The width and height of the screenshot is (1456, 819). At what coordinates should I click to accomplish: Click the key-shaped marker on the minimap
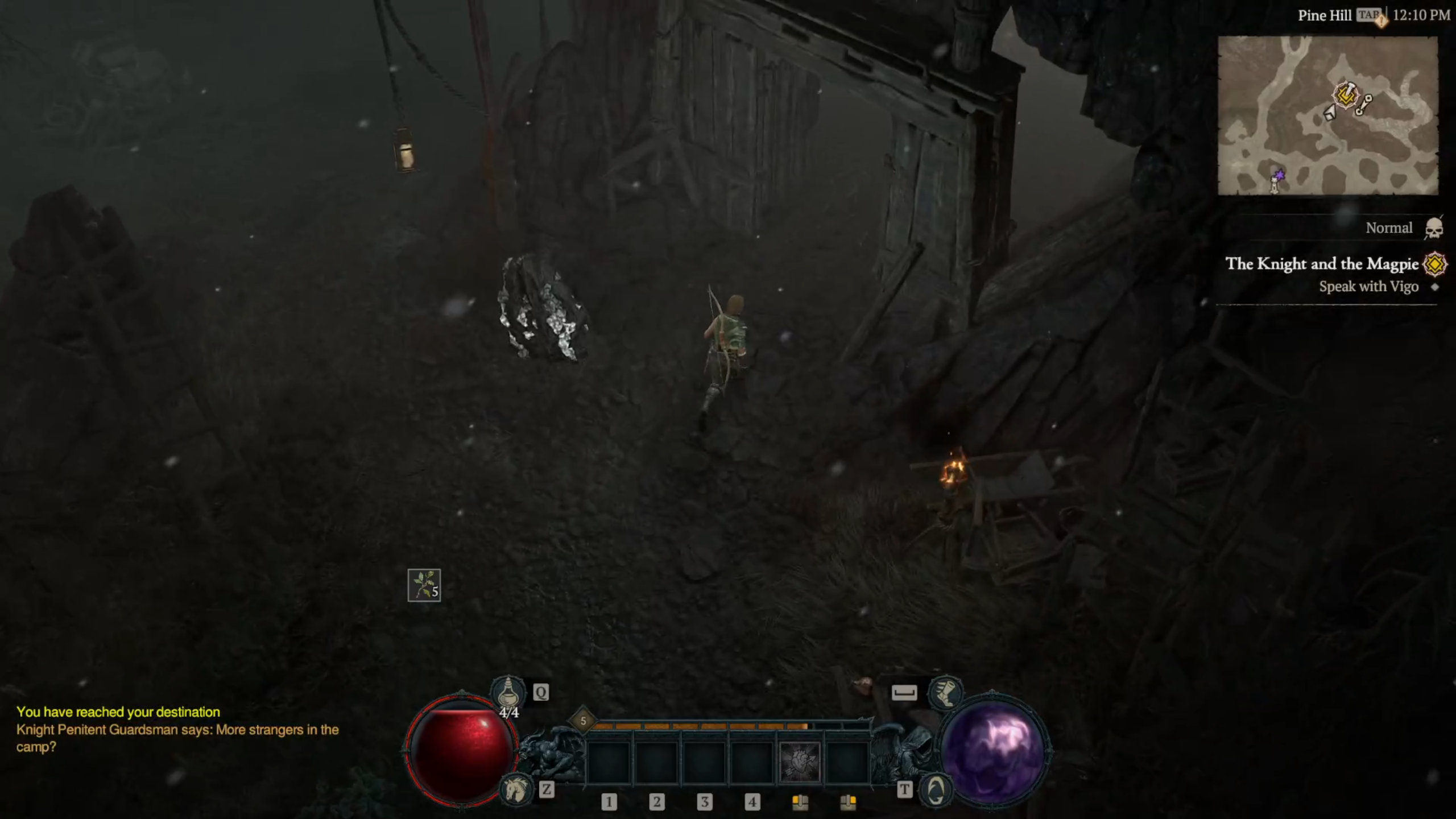(x=1364, y=105)
